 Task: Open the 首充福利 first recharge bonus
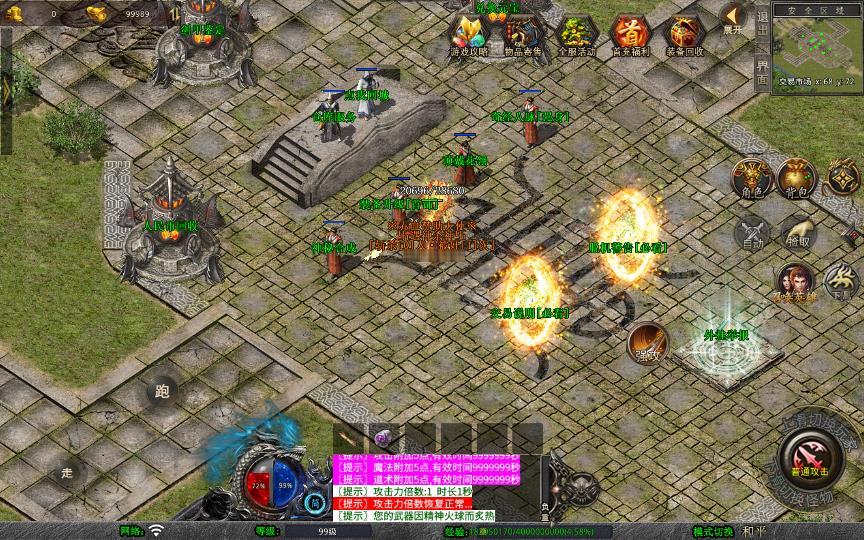[630, 34]
